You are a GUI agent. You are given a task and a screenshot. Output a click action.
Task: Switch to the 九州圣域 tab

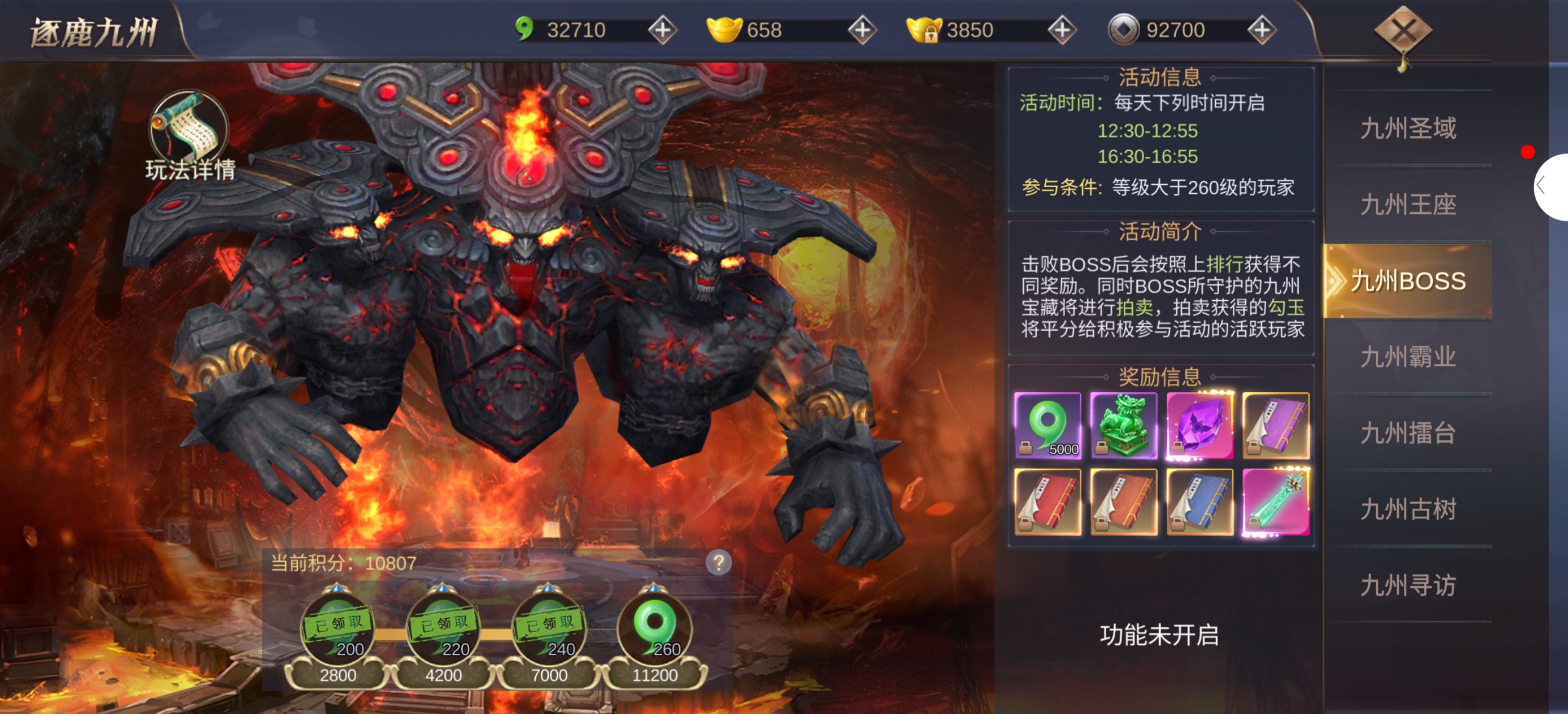(x=1408, y=128)
